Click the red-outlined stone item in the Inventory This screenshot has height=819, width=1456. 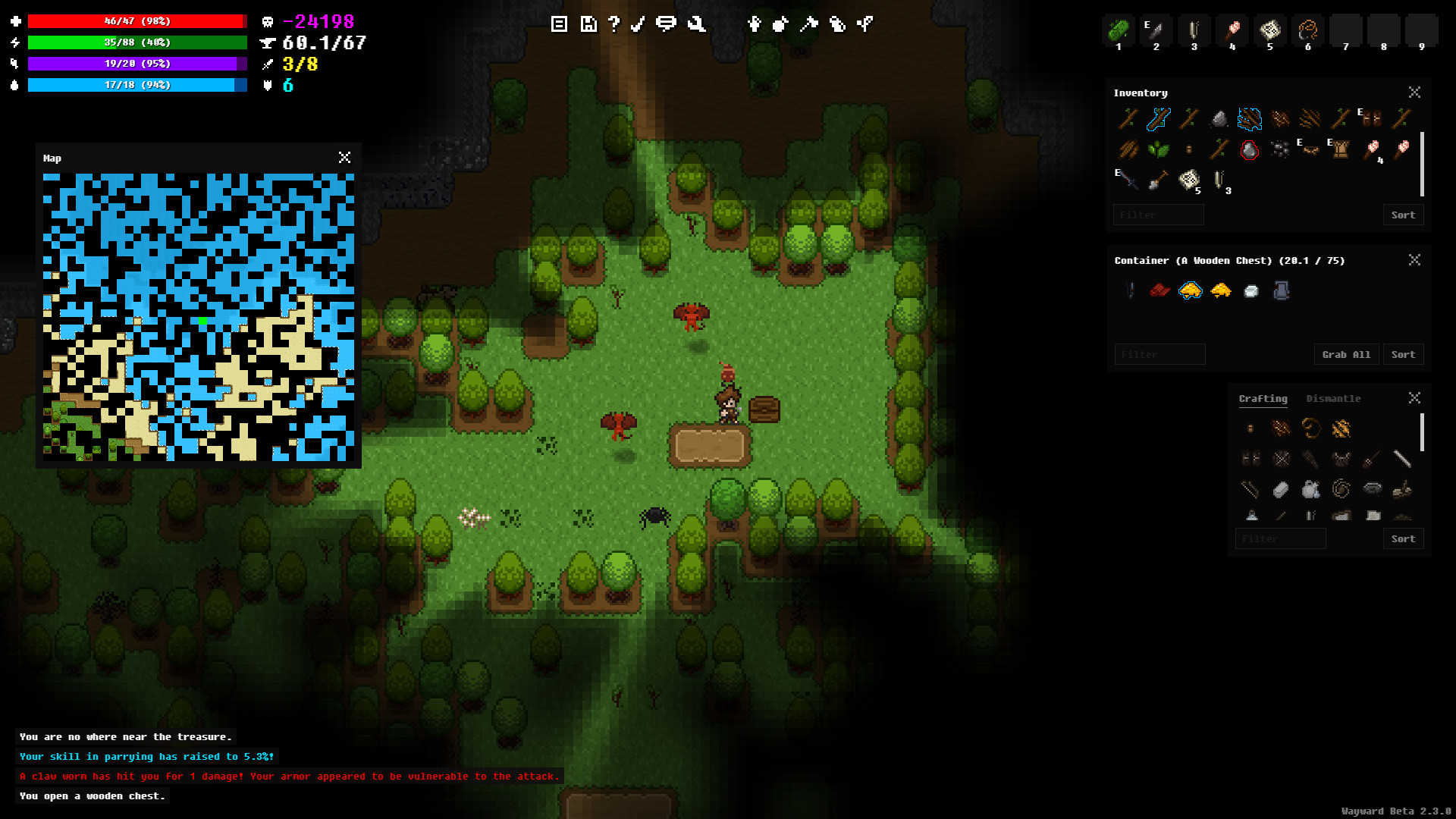(x=1249, y=150)
